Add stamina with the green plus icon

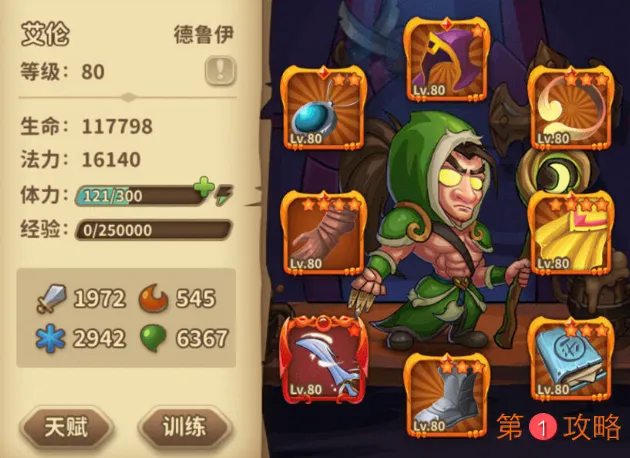(204, 188)
